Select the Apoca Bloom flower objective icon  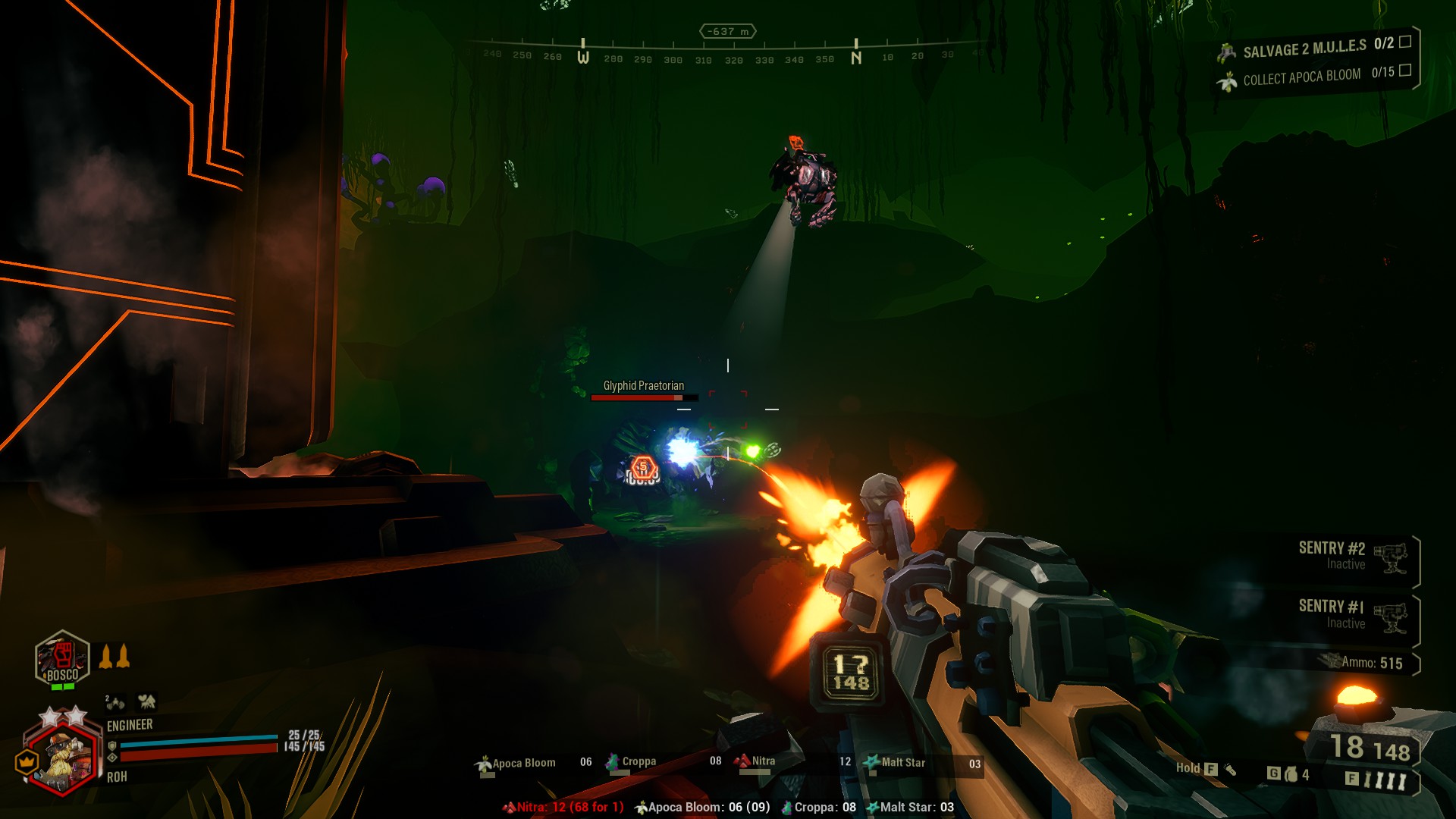1228,80
